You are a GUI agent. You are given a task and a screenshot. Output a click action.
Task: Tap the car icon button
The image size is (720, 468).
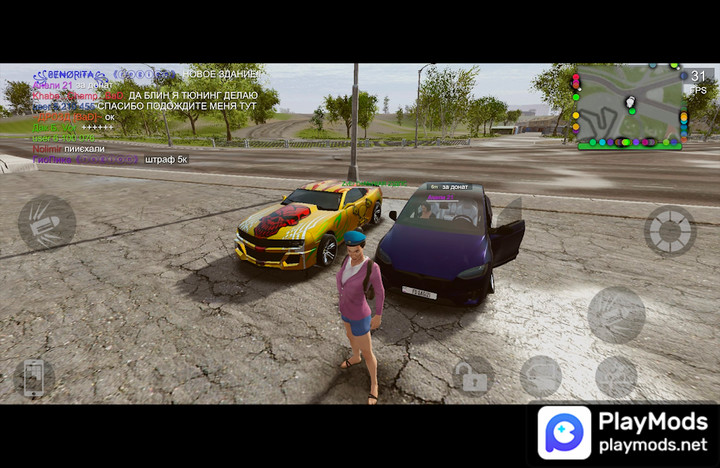pos(541,376)
